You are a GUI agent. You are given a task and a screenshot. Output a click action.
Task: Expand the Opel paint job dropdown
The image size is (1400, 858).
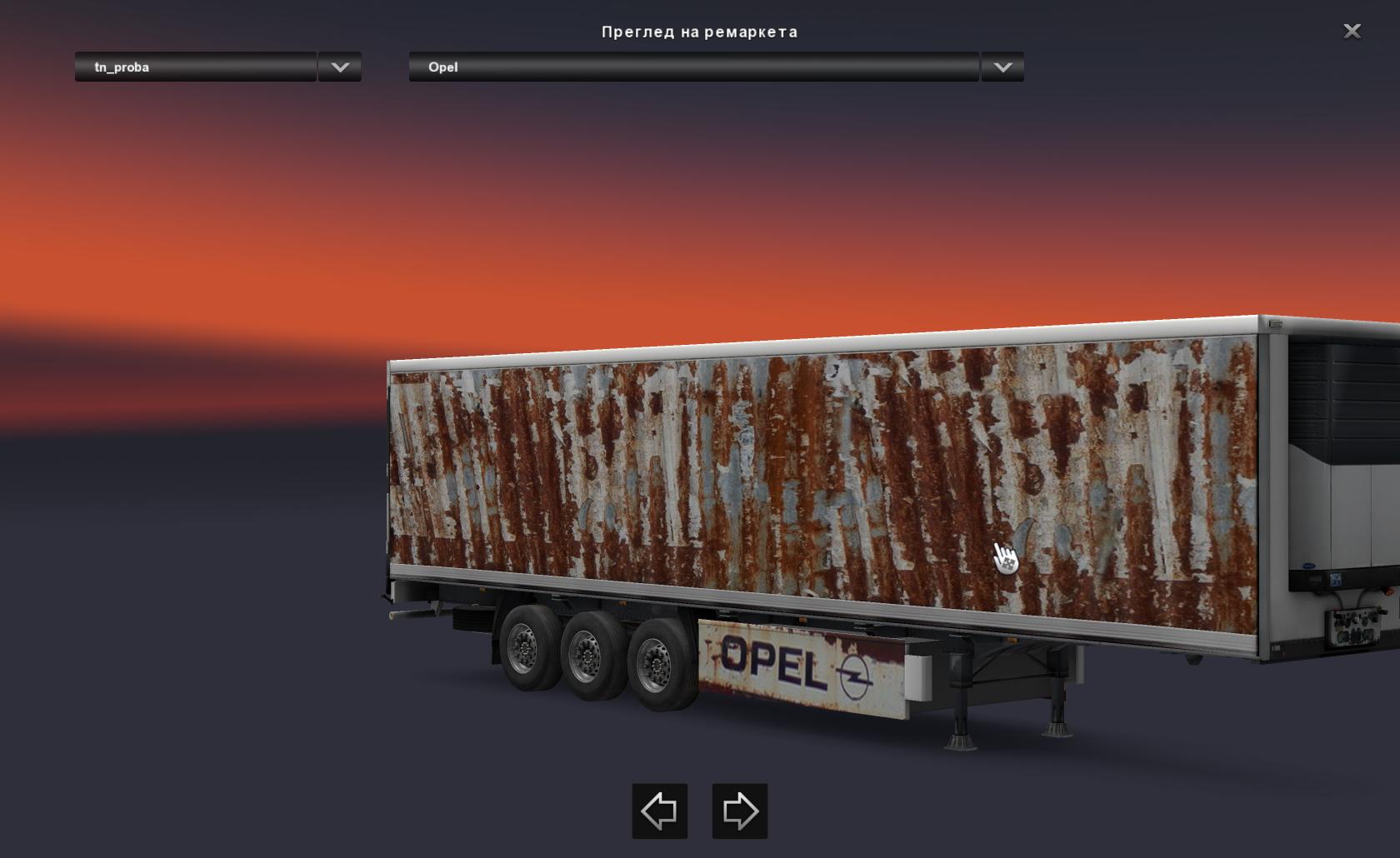[1002, 67]
